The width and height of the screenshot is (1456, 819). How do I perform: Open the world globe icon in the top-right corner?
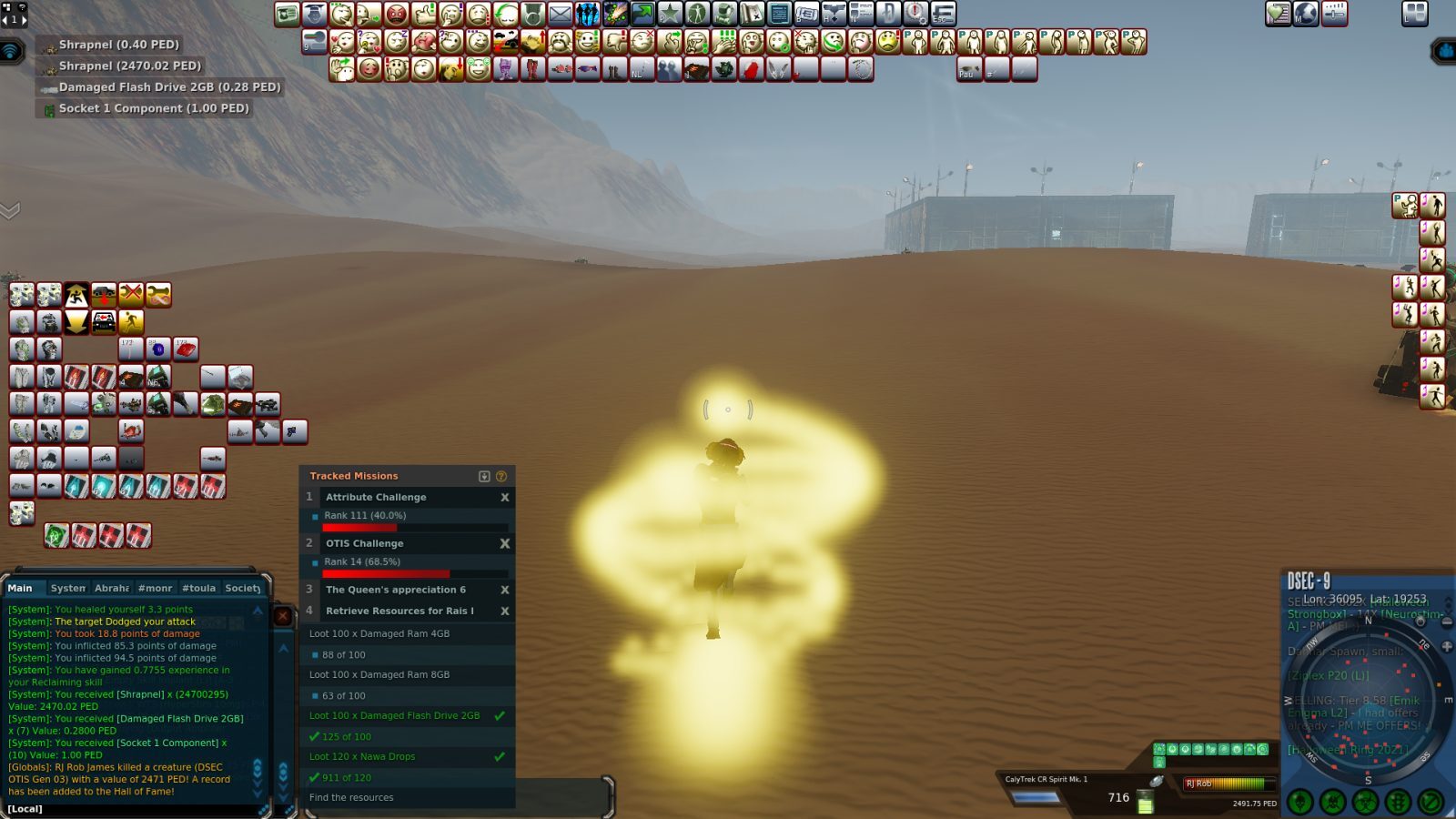[1305, 13]
